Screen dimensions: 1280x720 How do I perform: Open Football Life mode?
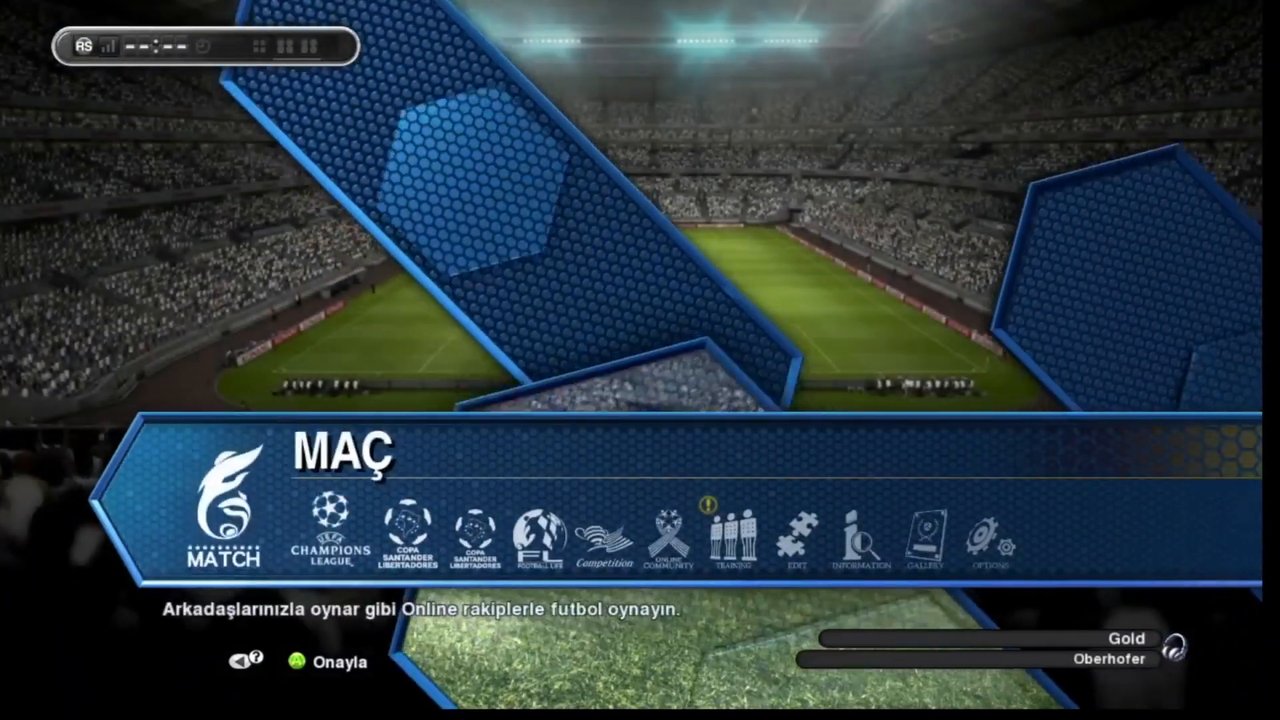point(540,530)
